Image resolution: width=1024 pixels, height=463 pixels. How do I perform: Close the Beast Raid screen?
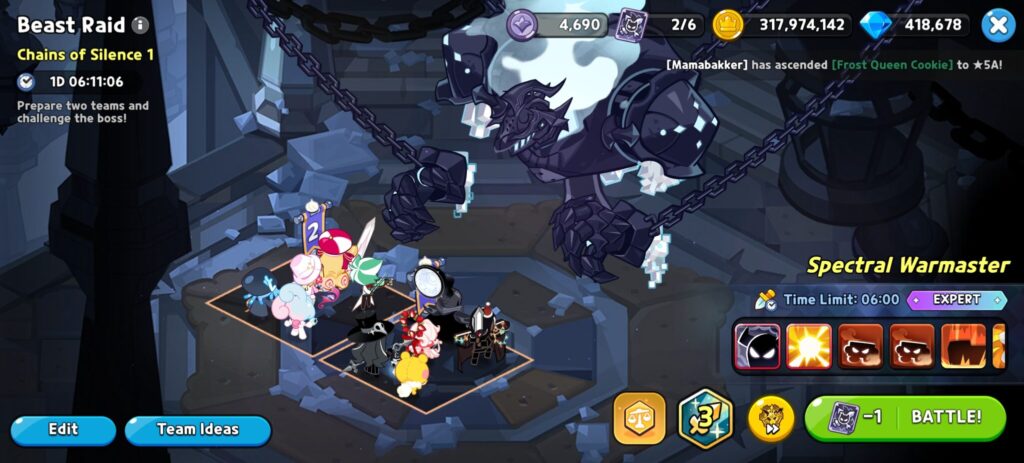(997, 25)
